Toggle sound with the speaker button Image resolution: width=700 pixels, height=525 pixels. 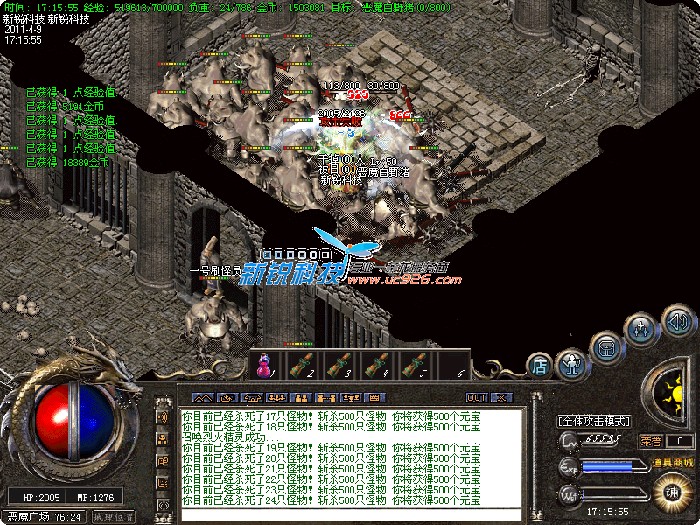[680, 322]
